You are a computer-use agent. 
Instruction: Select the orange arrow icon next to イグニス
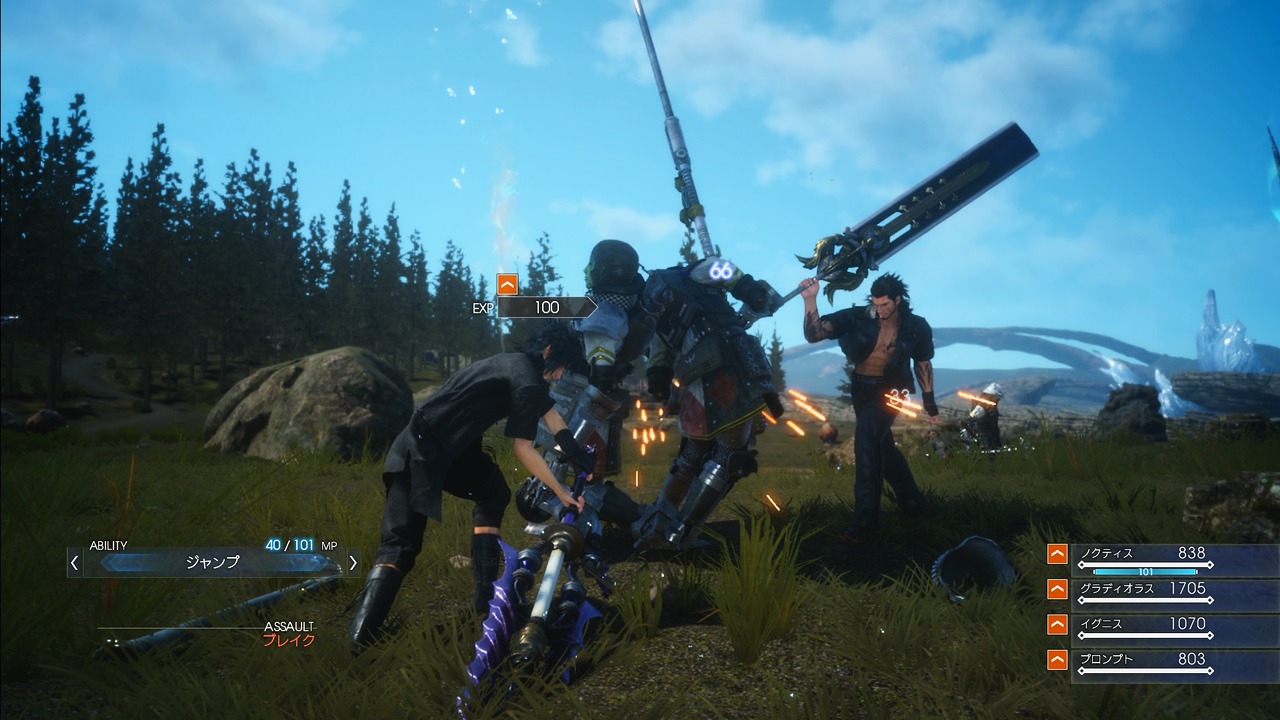click(x=1057, y=624)
